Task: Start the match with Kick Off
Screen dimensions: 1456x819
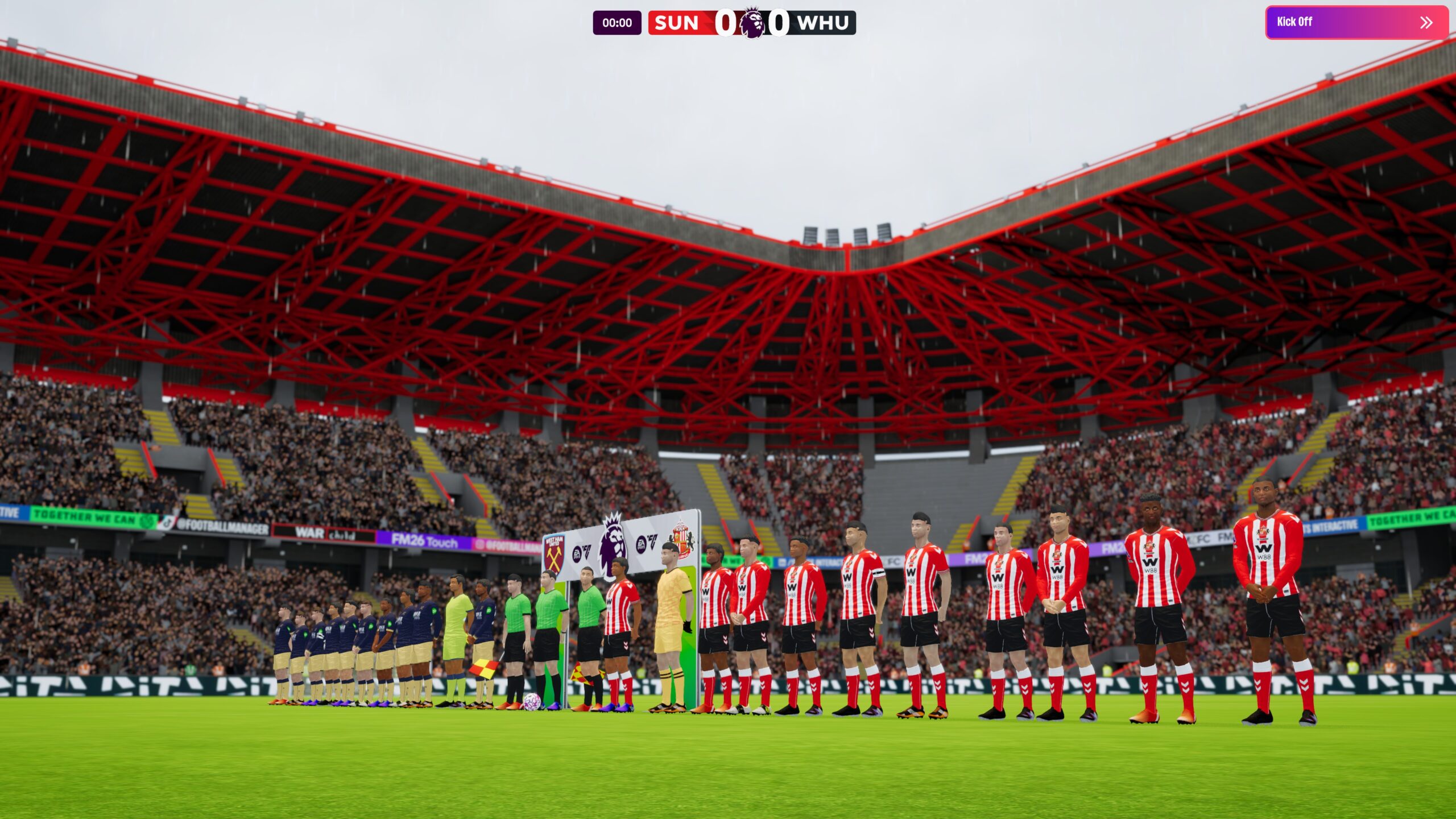Action: tap(1356, 22)
